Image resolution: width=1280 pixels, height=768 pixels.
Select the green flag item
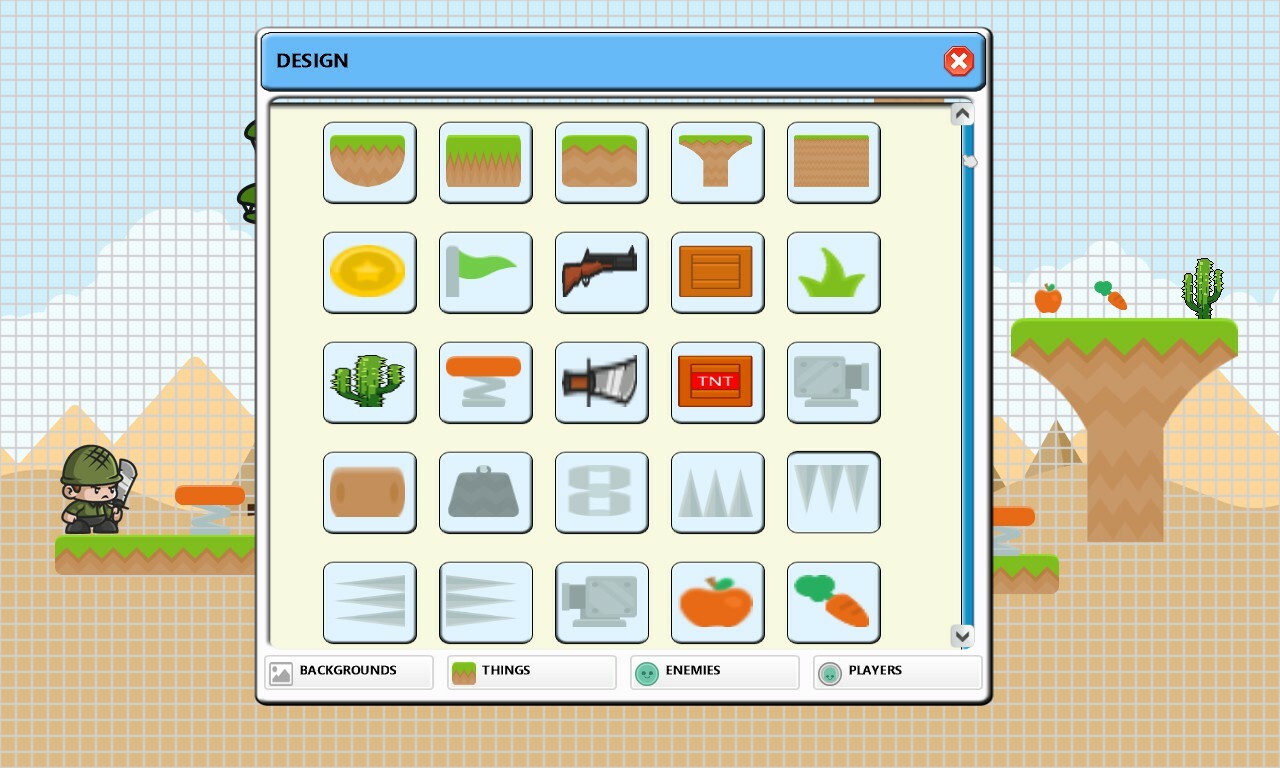pyautogui.click(x=485, y=272)
